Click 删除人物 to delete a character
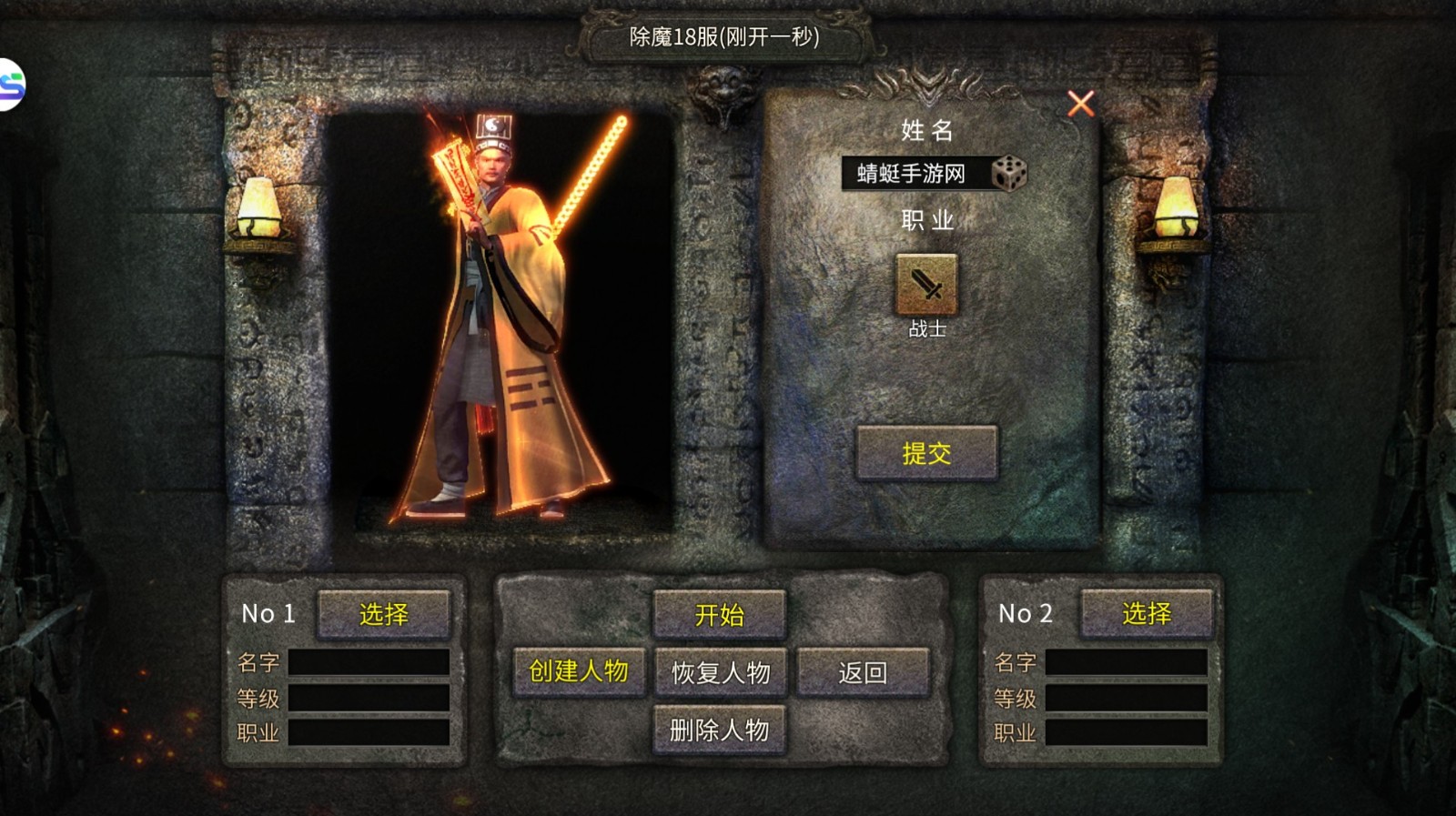Viewport: 1456px width, 816px height. coord(718,730)
